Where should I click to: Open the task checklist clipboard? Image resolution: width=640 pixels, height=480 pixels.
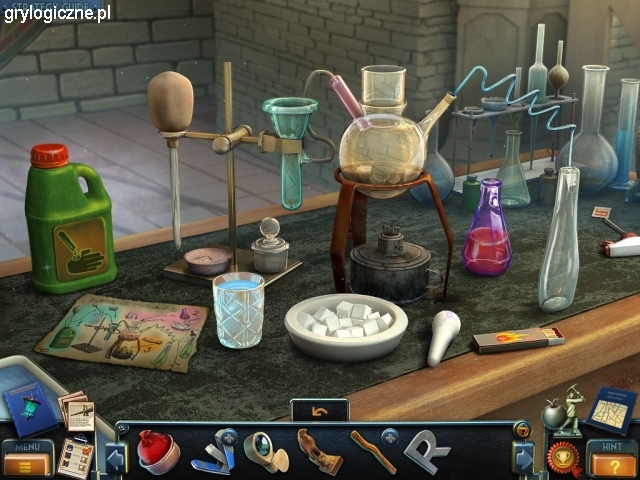coord(74,457)
